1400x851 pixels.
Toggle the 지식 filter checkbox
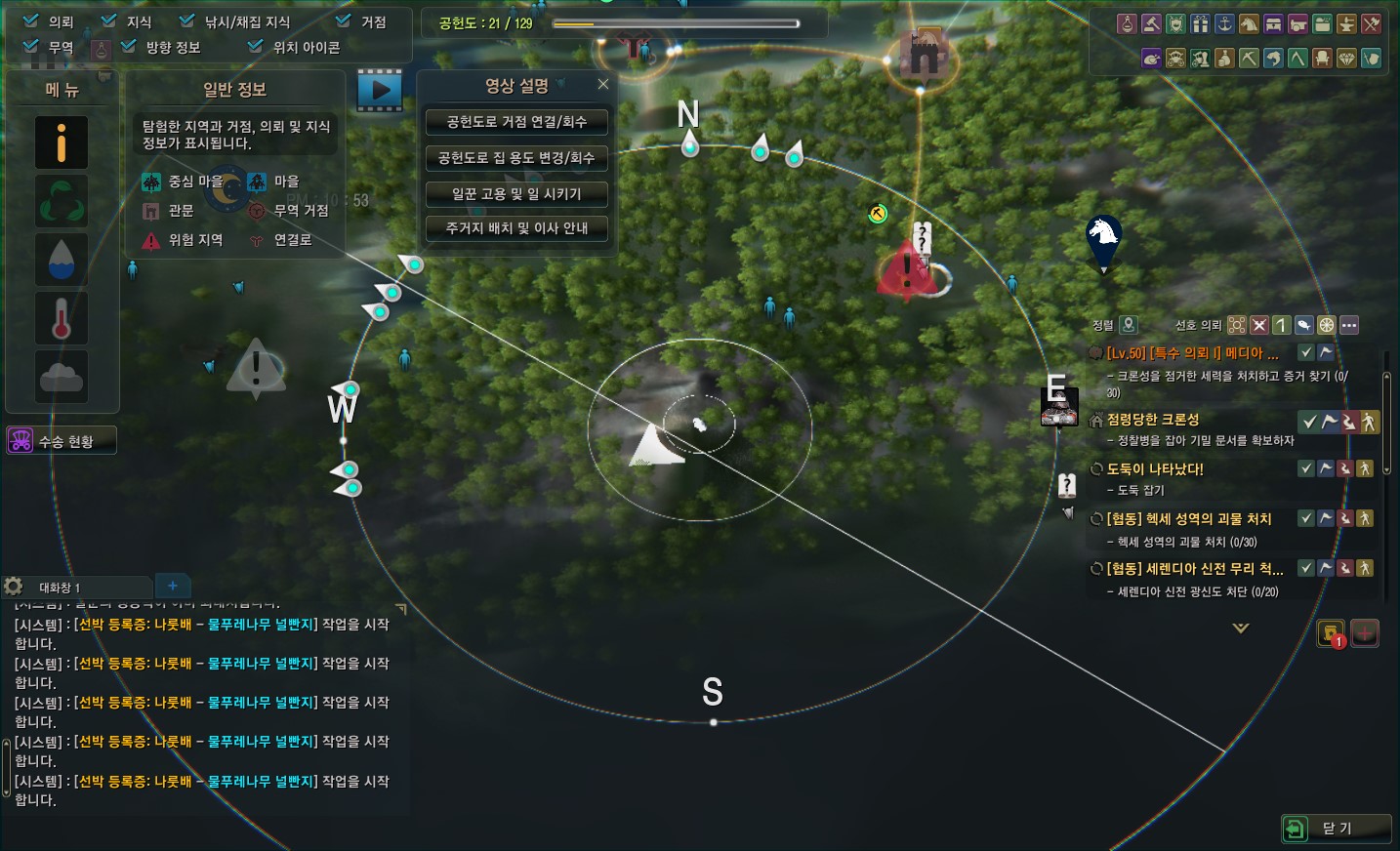click(109, 20)
